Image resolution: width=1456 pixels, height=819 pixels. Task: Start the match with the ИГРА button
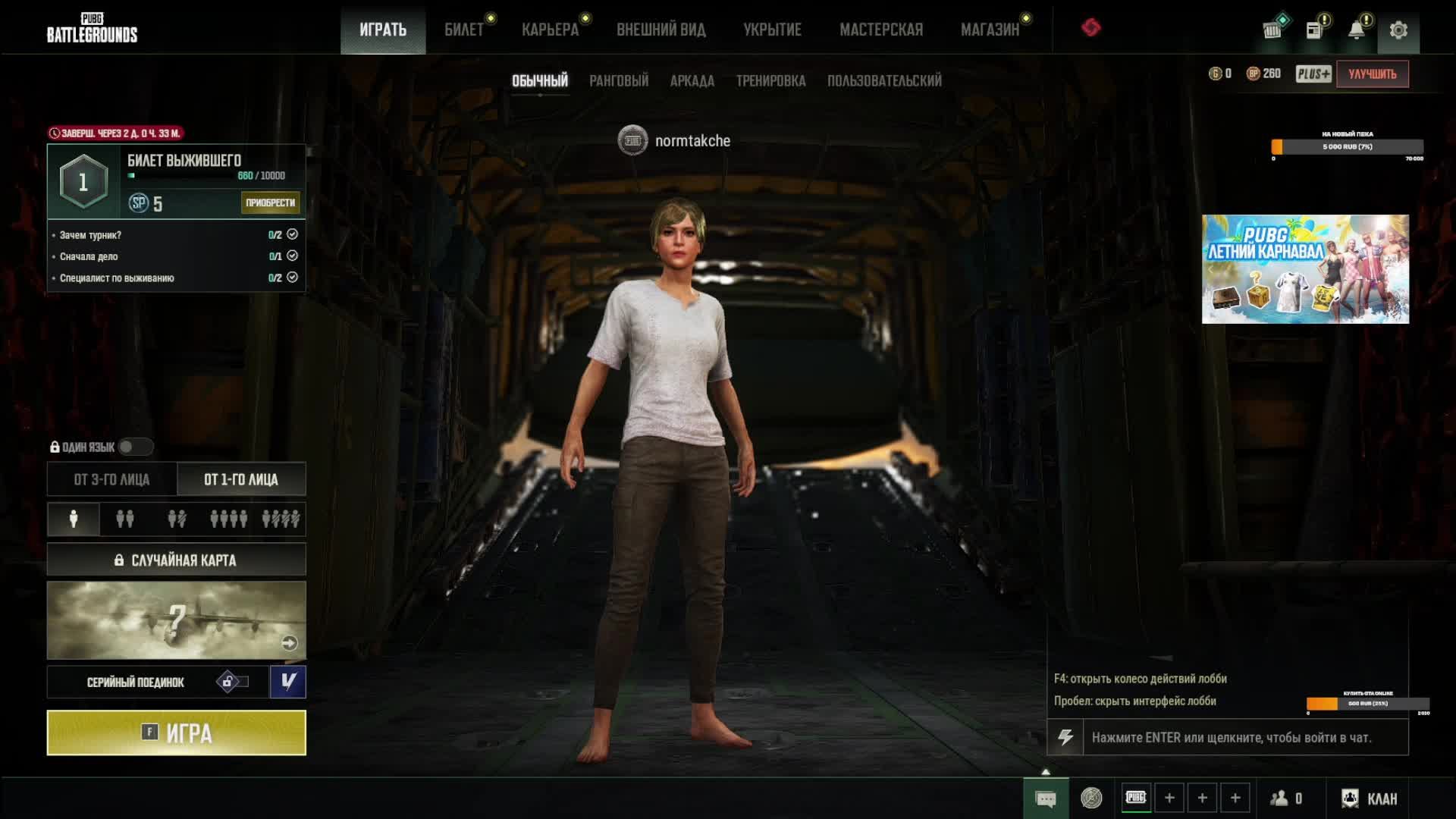pos(176,733)
